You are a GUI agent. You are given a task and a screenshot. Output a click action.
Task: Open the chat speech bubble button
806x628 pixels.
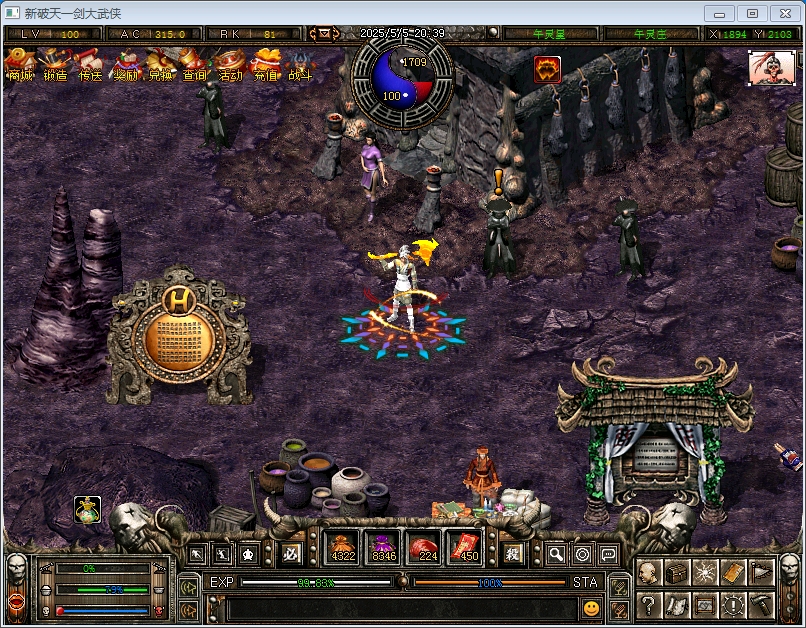coord(608,554)
